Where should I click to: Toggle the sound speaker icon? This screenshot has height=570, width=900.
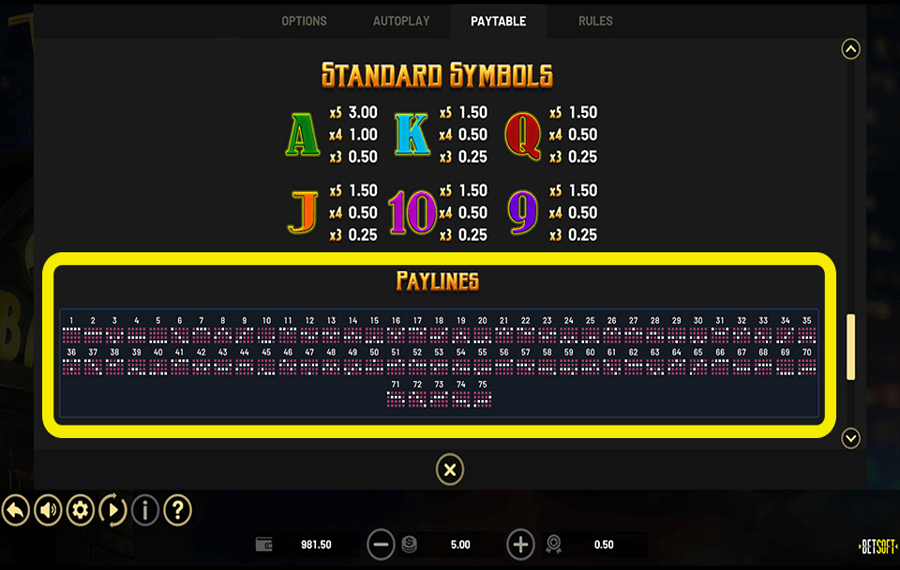(48, 511)
